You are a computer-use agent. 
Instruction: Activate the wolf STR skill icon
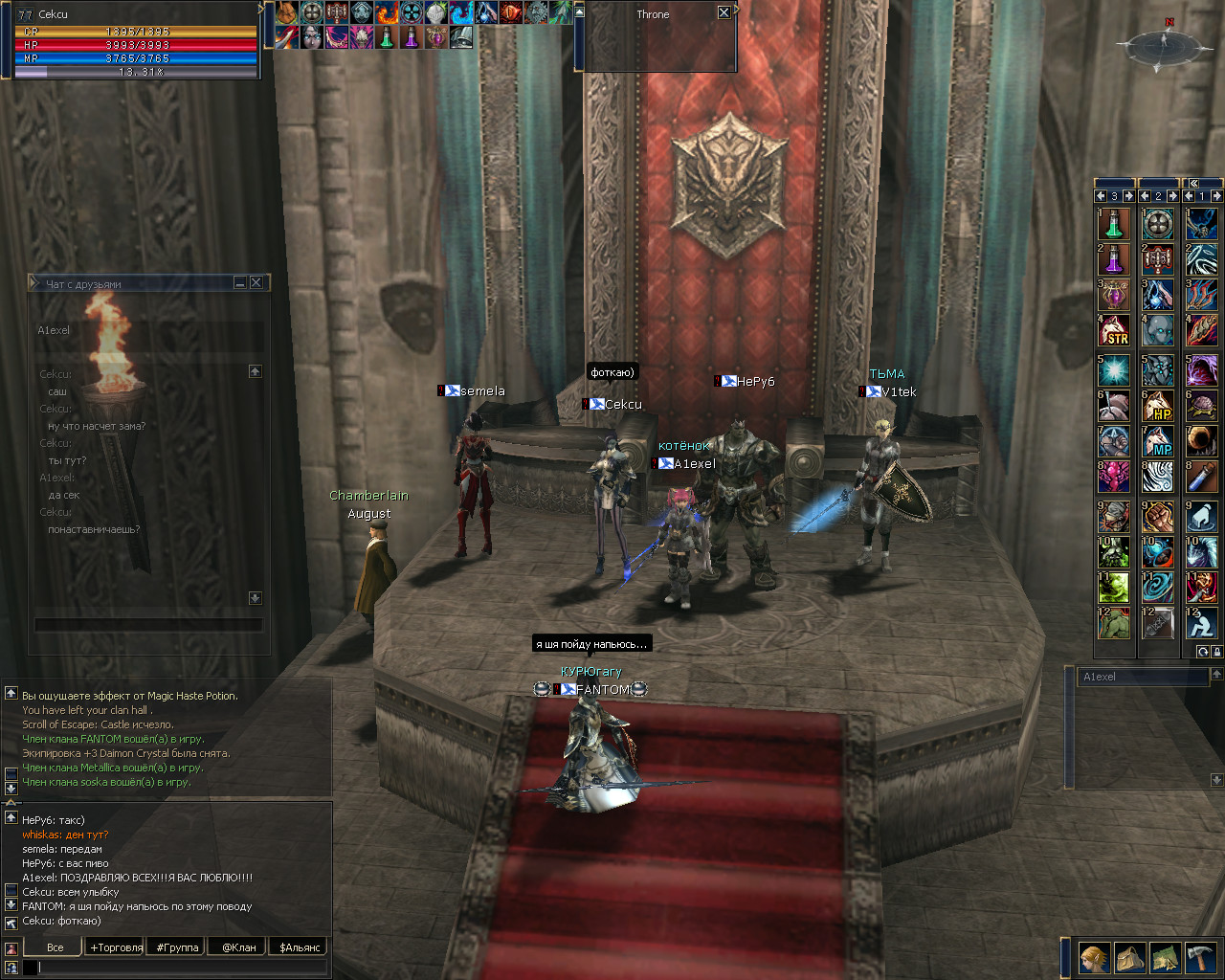[1114, 331]
